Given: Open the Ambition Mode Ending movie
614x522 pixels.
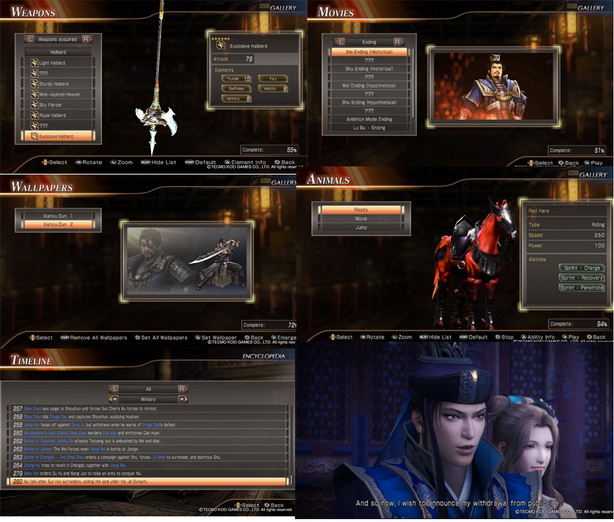Looking at the screenshot, I should click(370, 117).
